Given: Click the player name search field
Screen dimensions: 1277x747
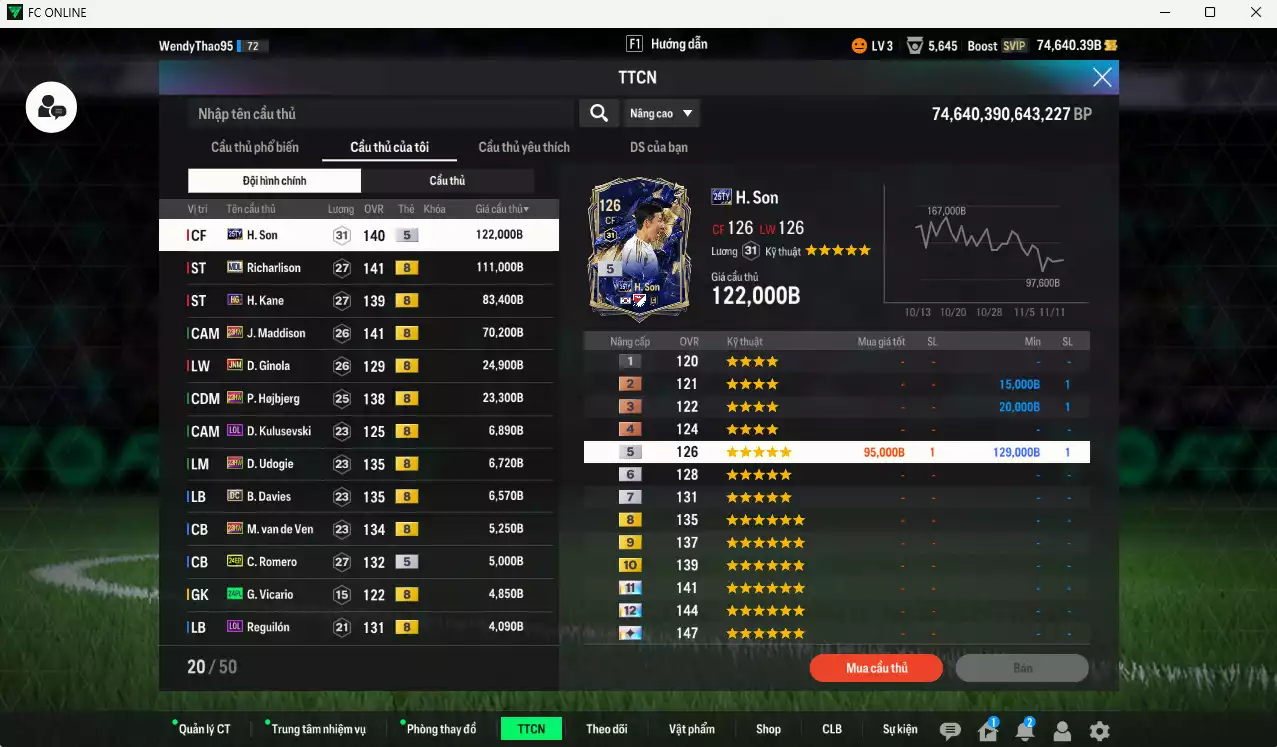Looking at the screenshot, I should click(x=382, y=114).
